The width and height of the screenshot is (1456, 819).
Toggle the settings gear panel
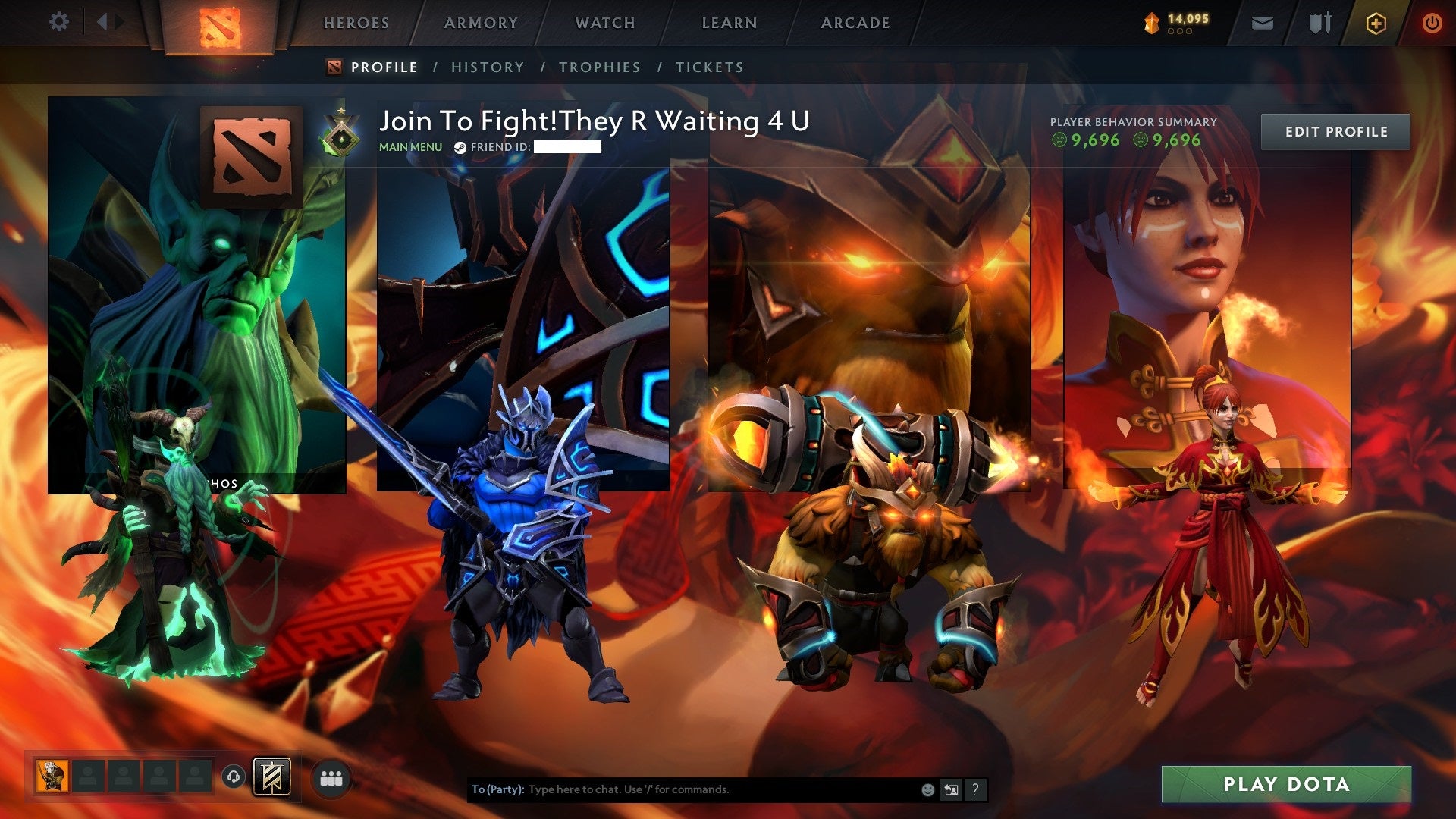59,21
